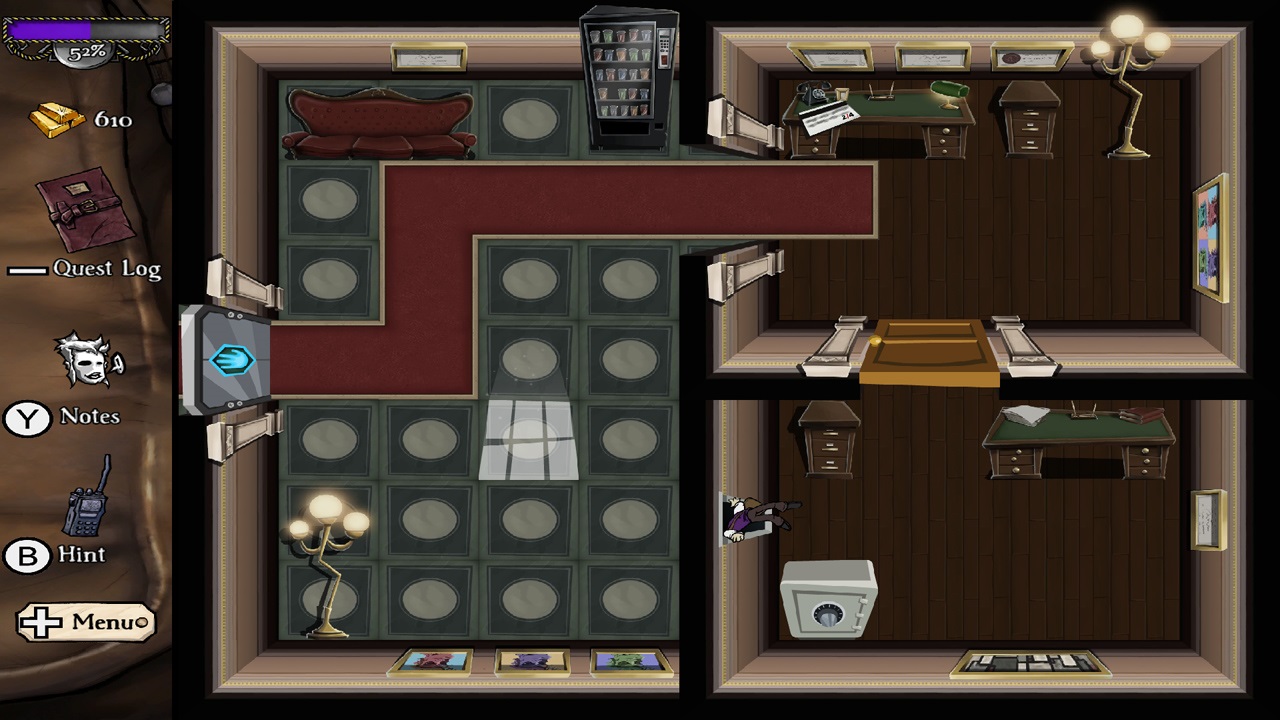Image resolution: width=1280 pixels, height=720 pixels.
Task: Click the glowing blue hand emblem on the security door
Action: point(233,362)
